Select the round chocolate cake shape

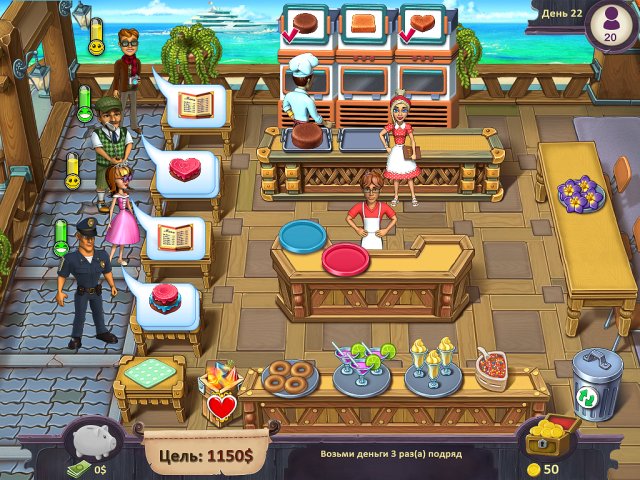click(x=308, y=23)
